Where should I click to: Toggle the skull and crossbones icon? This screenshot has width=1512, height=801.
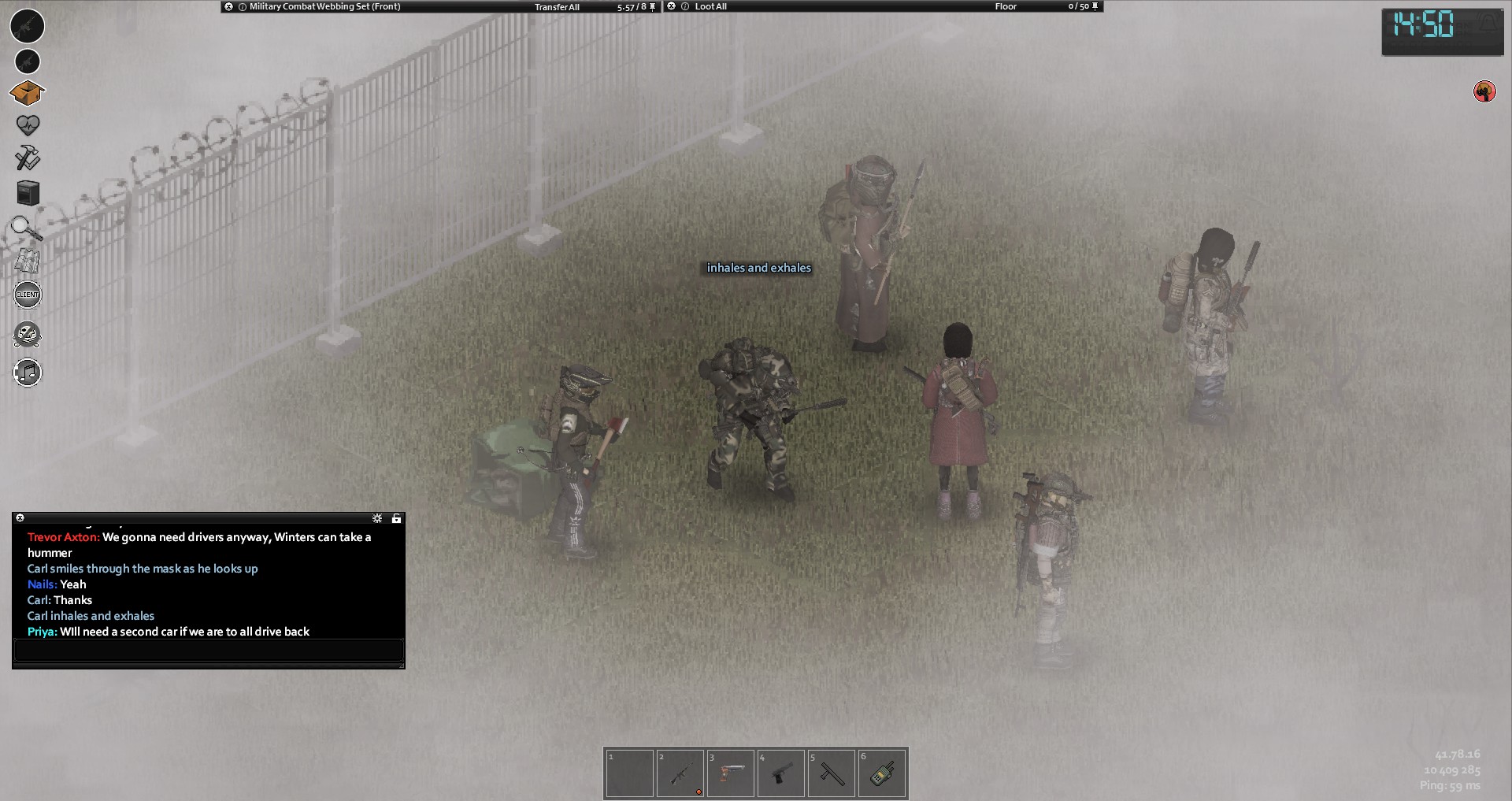tap(28, 335)
